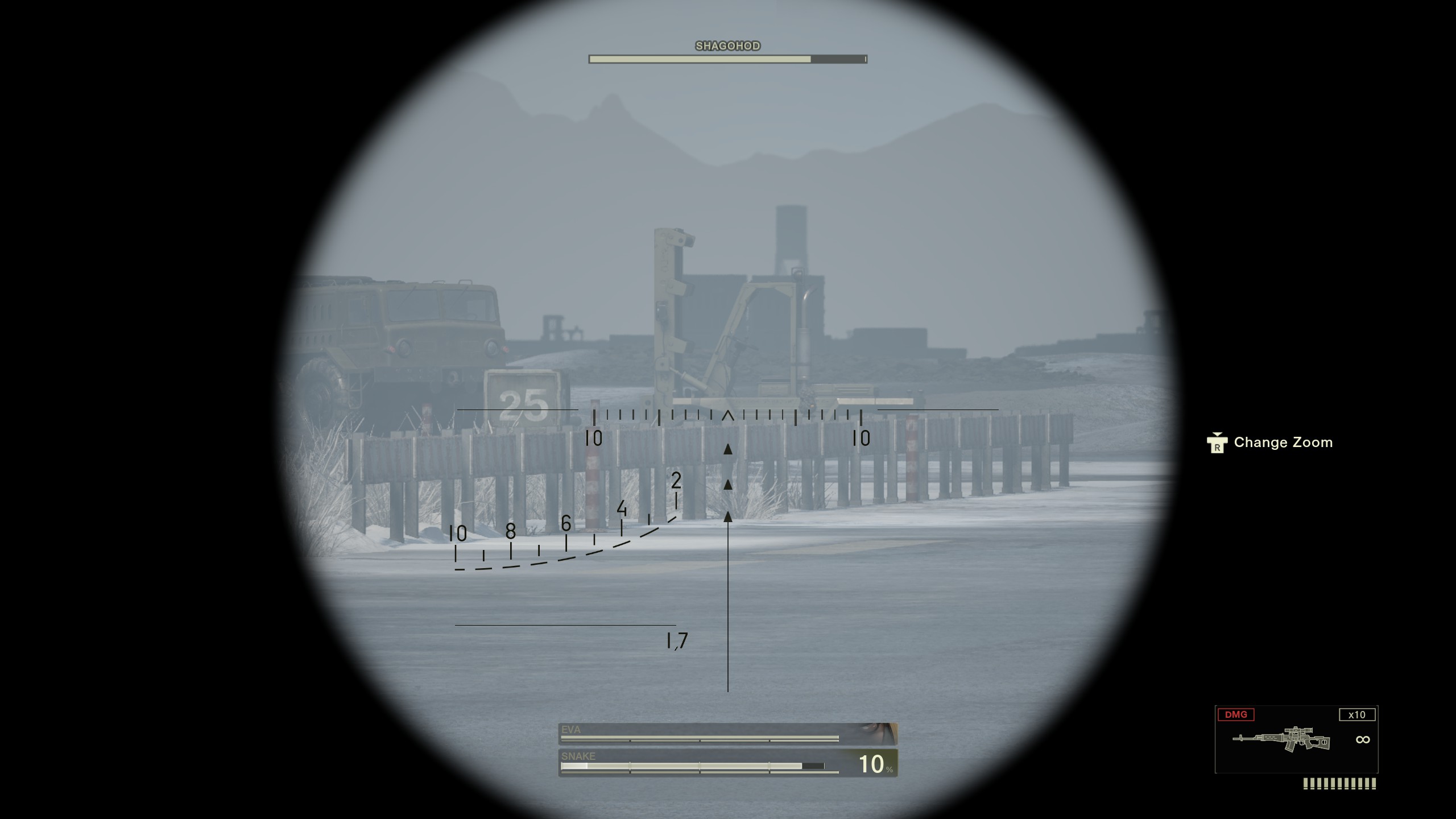1456x819 pixels.
Task: Select the SHAGOHOD title label
Action: (x=727, y=45)
